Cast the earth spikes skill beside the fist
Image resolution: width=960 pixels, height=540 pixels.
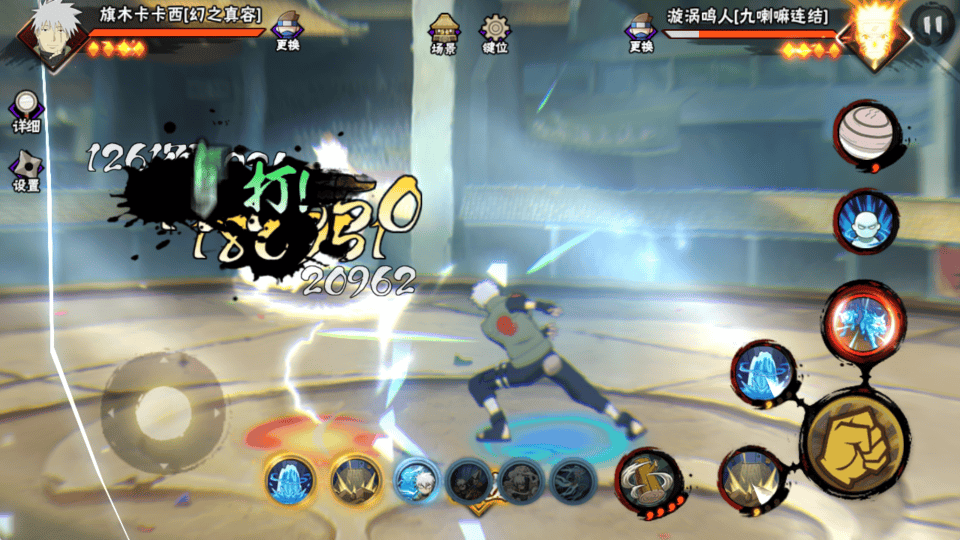click(x=752, y=478)
